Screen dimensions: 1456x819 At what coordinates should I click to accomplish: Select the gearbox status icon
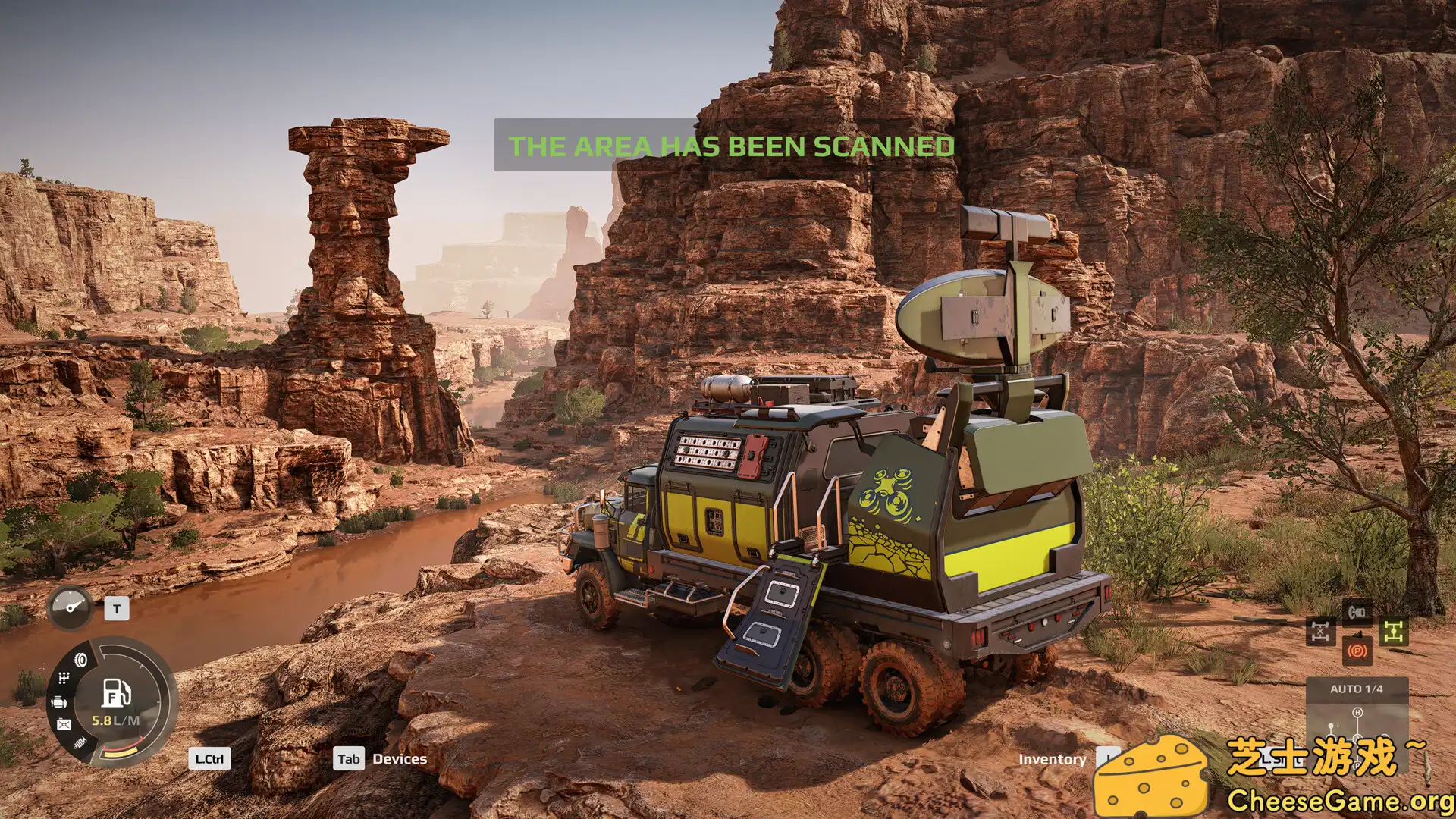(64, 678)
